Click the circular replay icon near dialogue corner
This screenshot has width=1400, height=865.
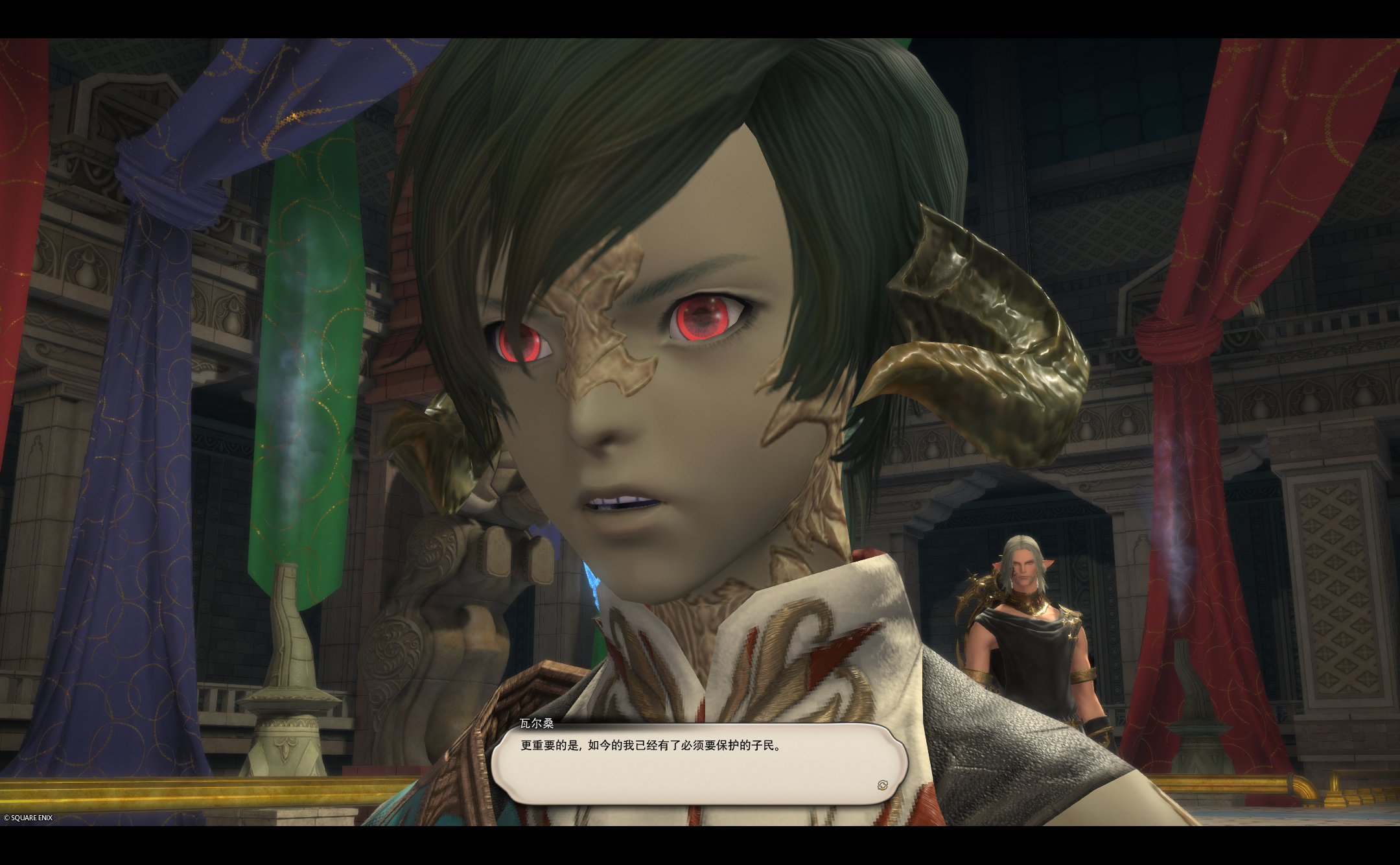[x=883, y=785]
